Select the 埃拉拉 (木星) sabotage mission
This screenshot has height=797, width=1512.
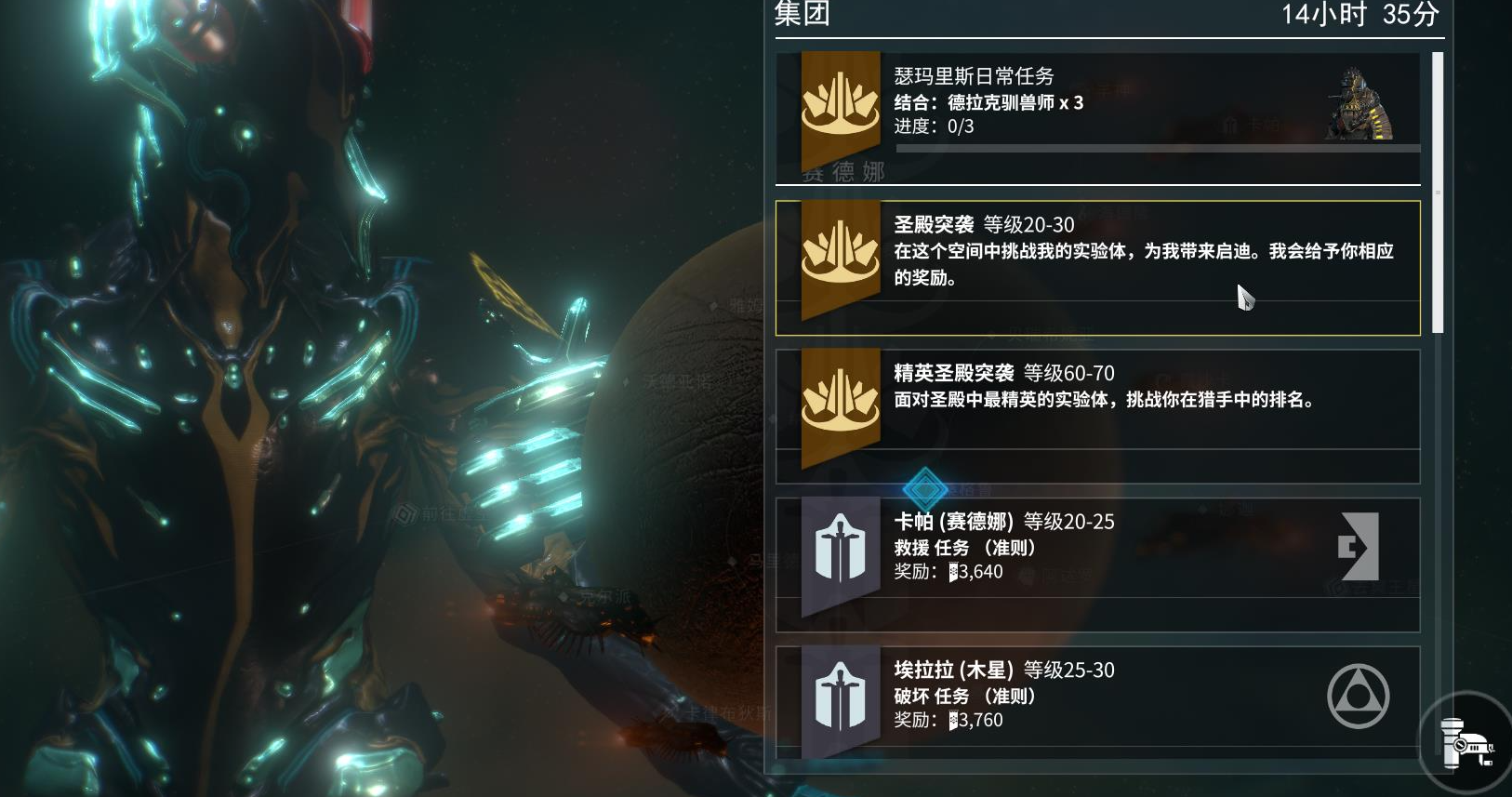point(1097,696)
